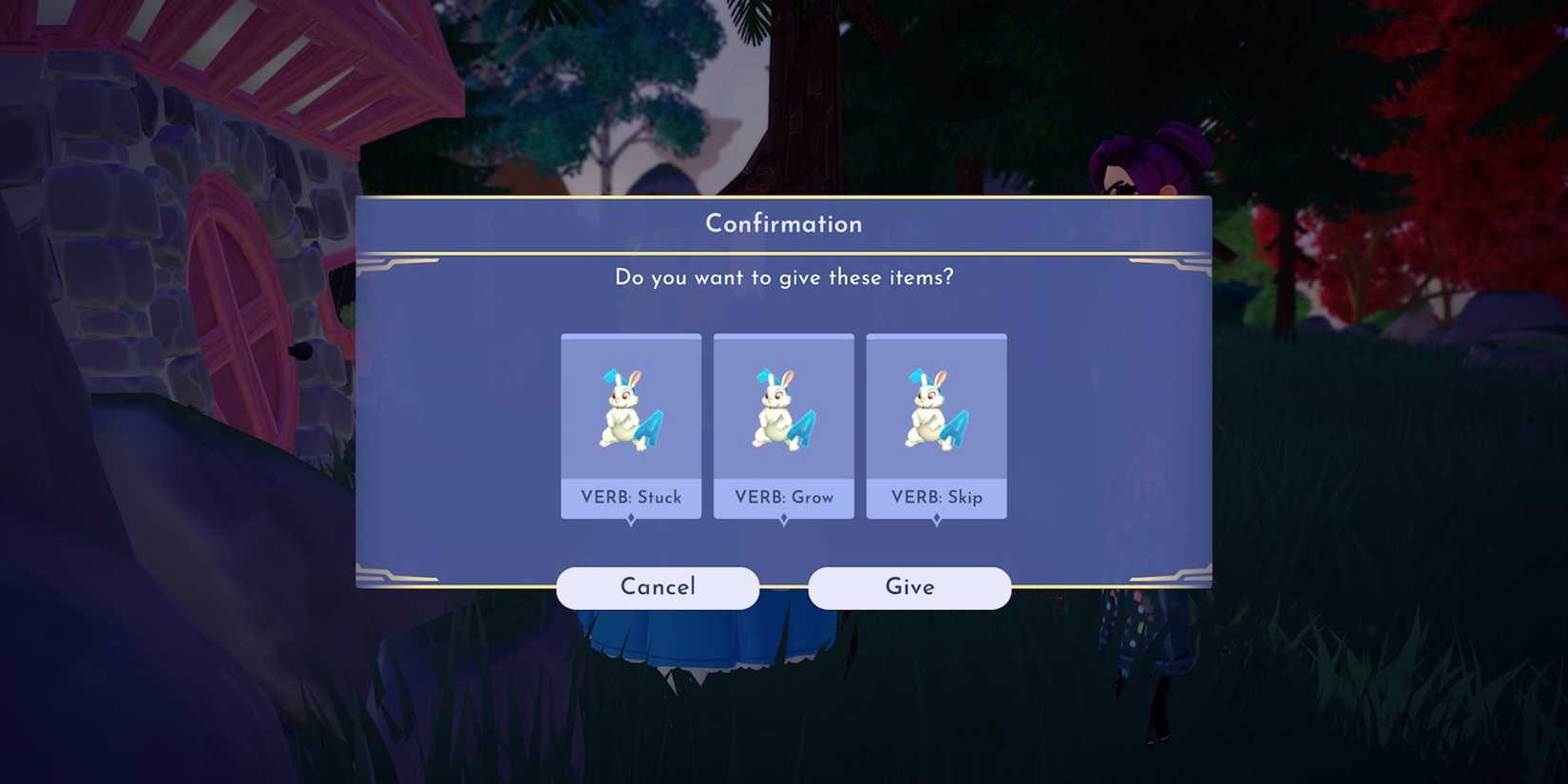Expand details under the VERB: Grow item

point(784,518)
